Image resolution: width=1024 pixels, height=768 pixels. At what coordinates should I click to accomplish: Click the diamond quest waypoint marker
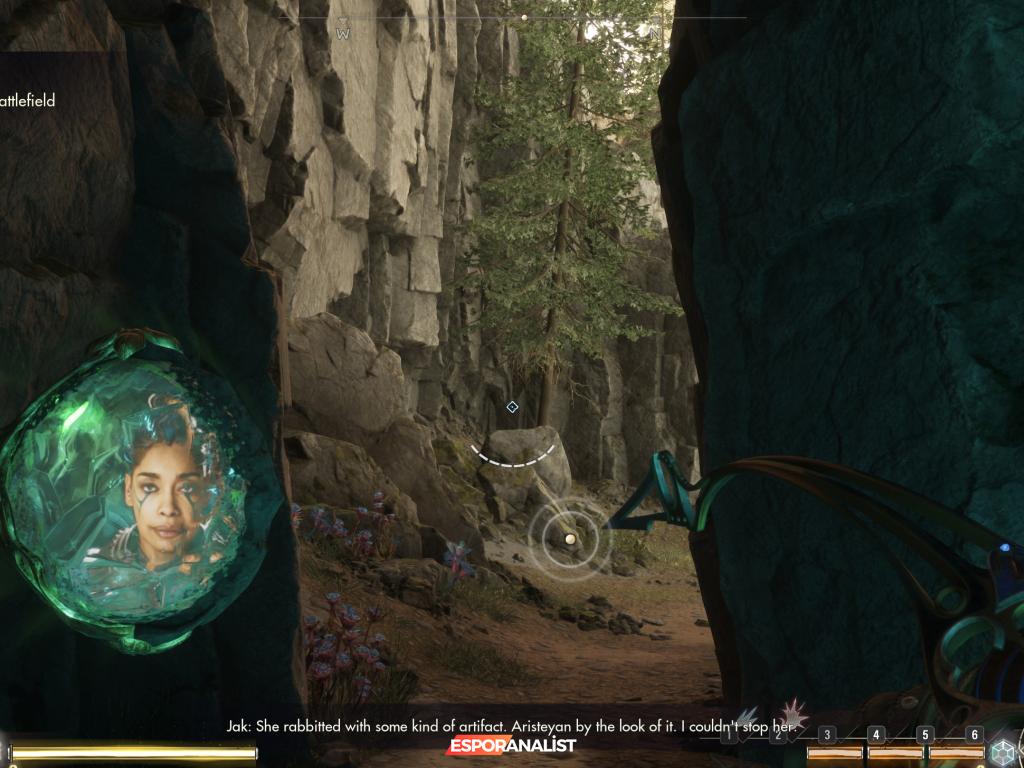(512, 407)
